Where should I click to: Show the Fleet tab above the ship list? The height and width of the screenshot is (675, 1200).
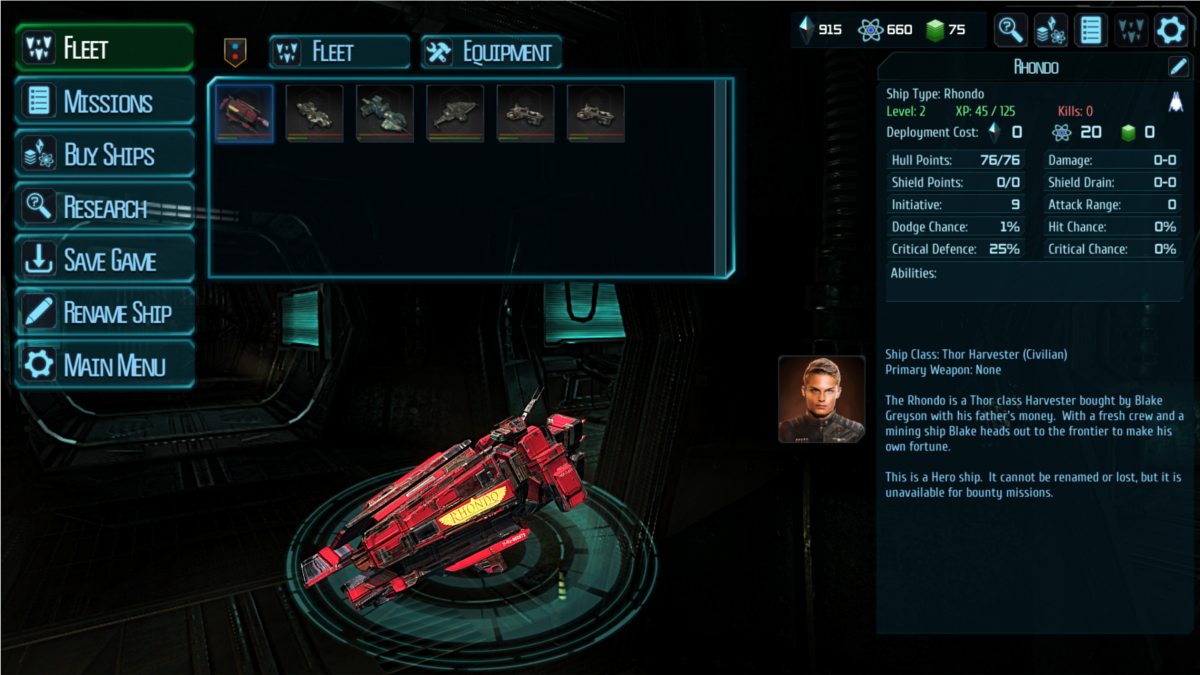(x=339, y=53)
